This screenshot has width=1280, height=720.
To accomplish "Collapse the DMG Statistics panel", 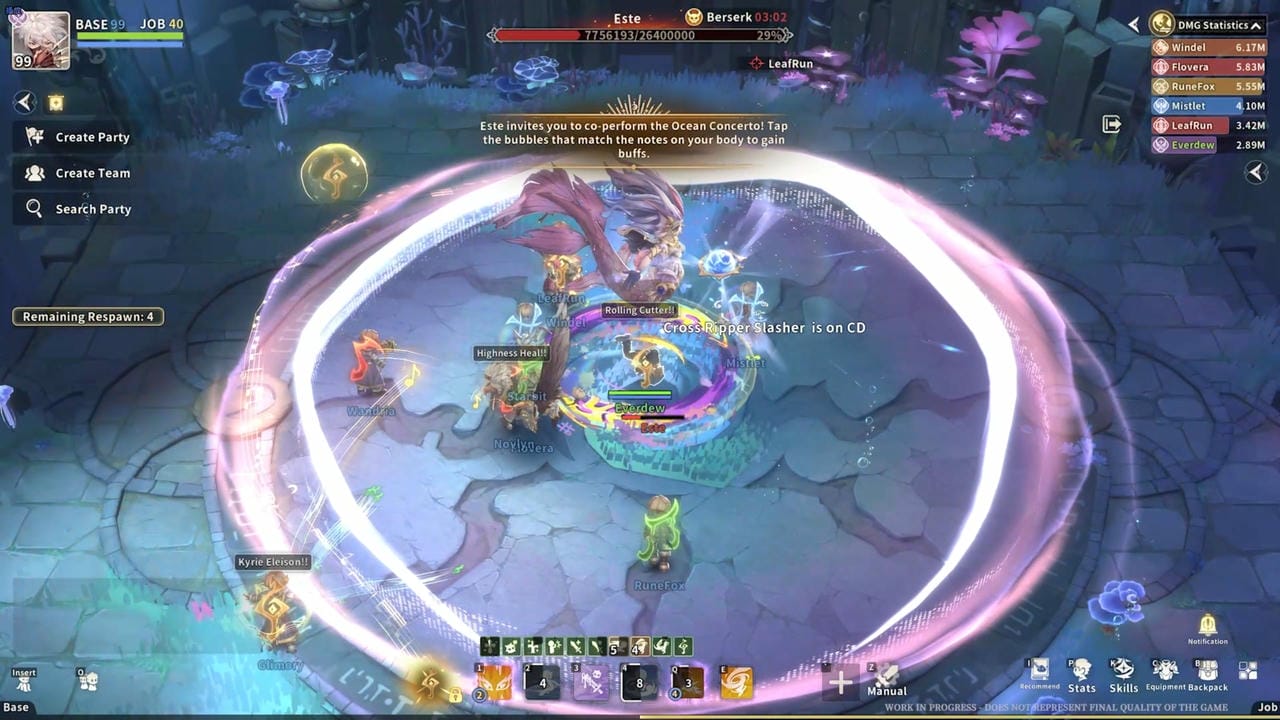I will 1256,25.
